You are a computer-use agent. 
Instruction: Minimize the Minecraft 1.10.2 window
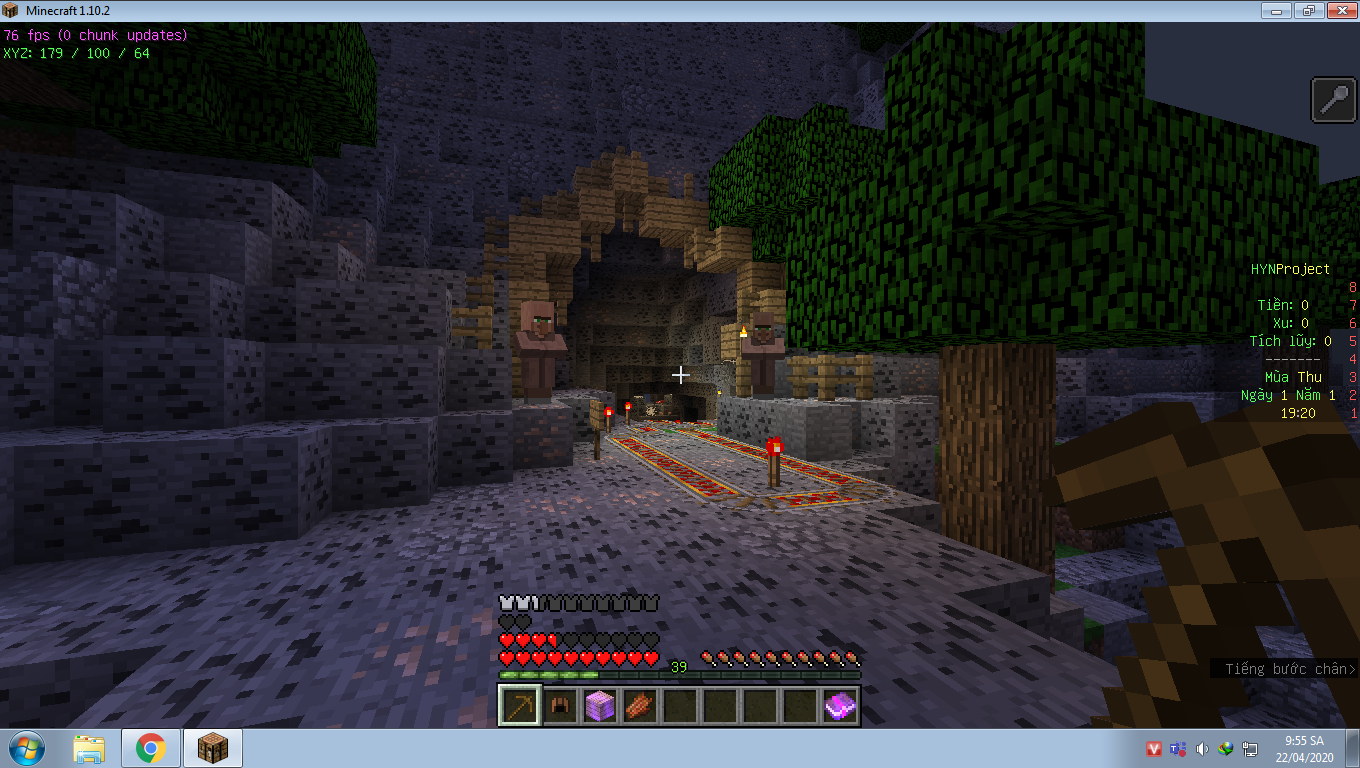pos(1275,11)
